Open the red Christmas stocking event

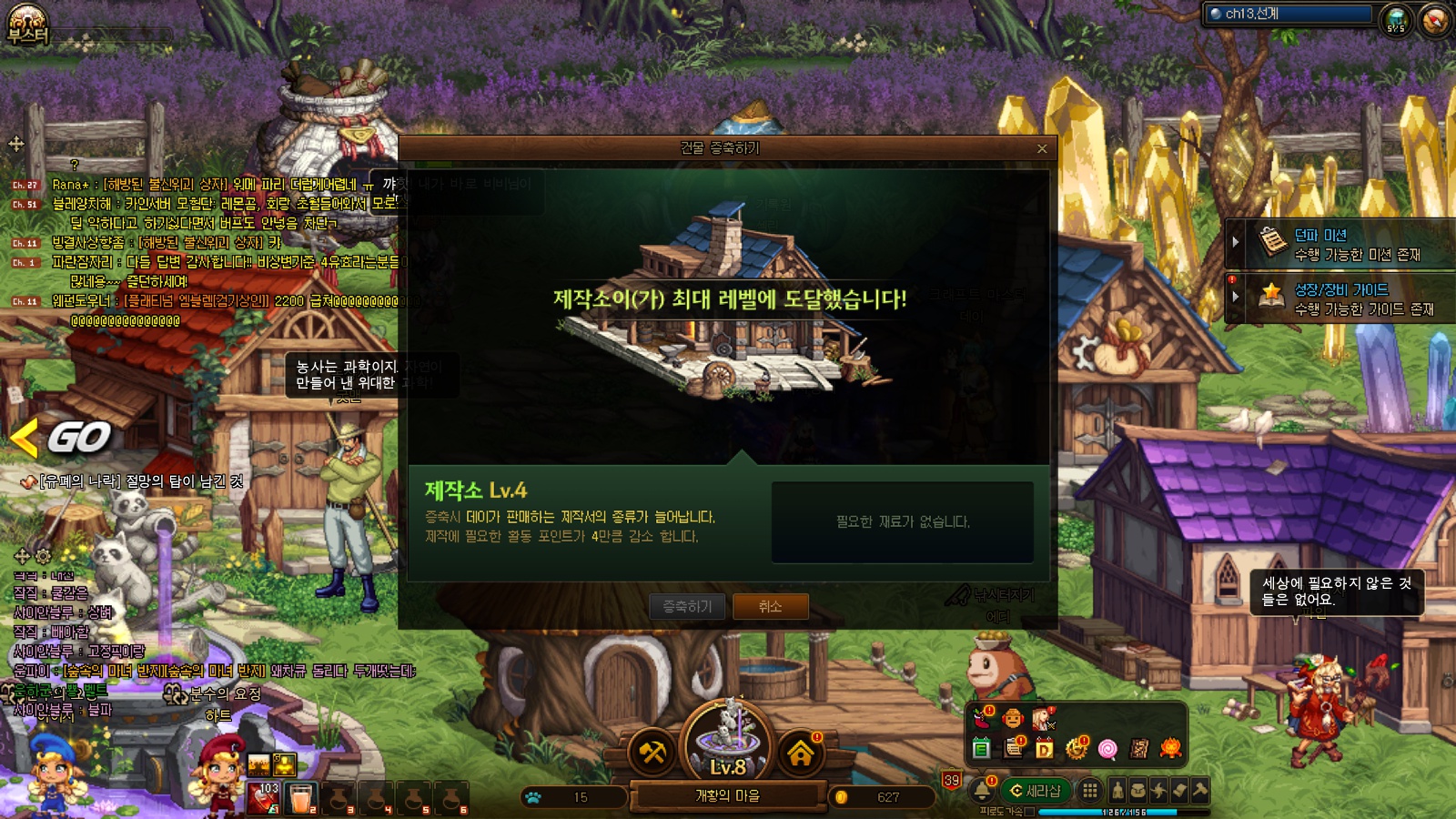click(982, 719)
